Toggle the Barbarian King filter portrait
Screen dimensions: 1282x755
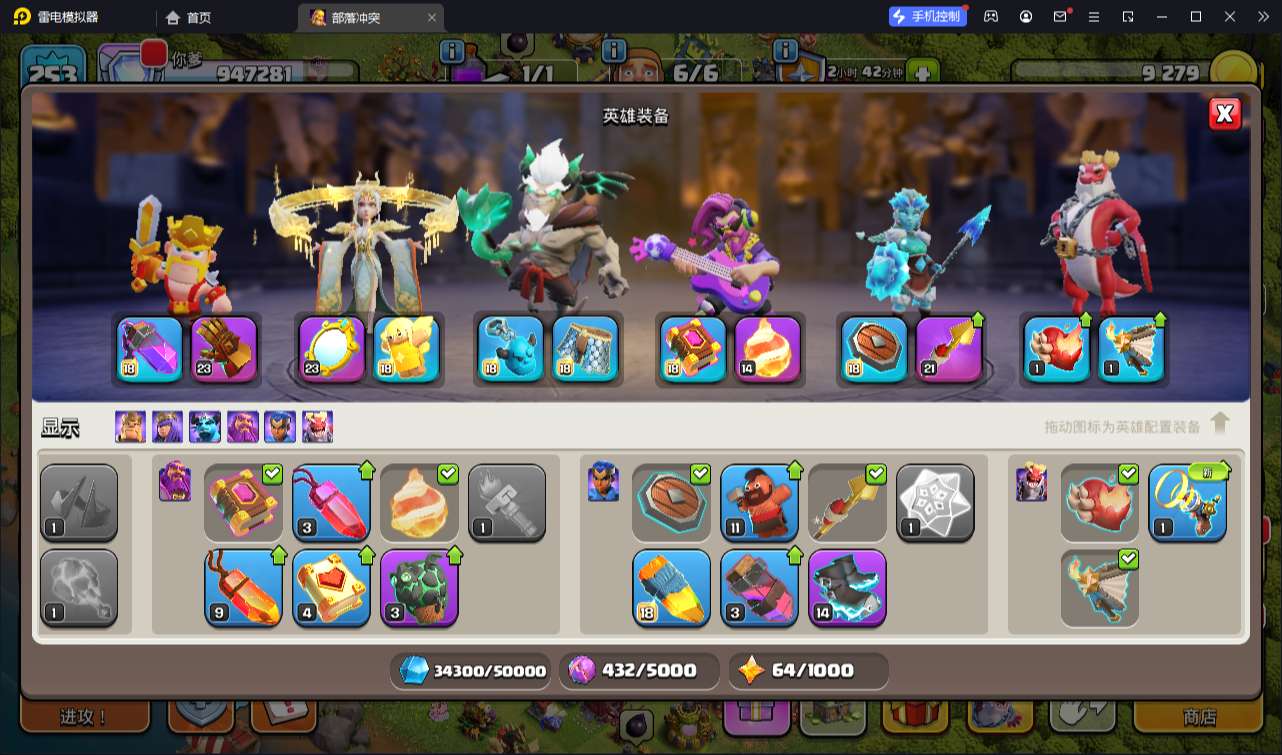(130, 427)
